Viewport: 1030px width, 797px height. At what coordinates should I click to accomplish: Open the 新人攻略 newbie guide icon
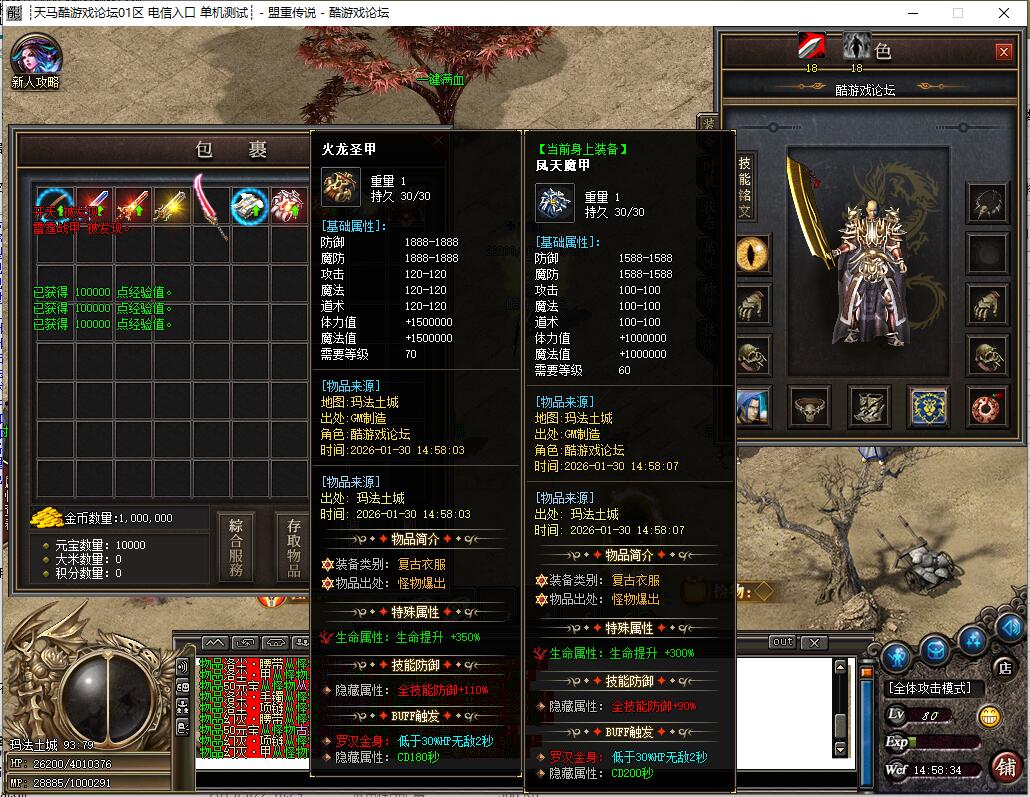[x=36, y=58]
